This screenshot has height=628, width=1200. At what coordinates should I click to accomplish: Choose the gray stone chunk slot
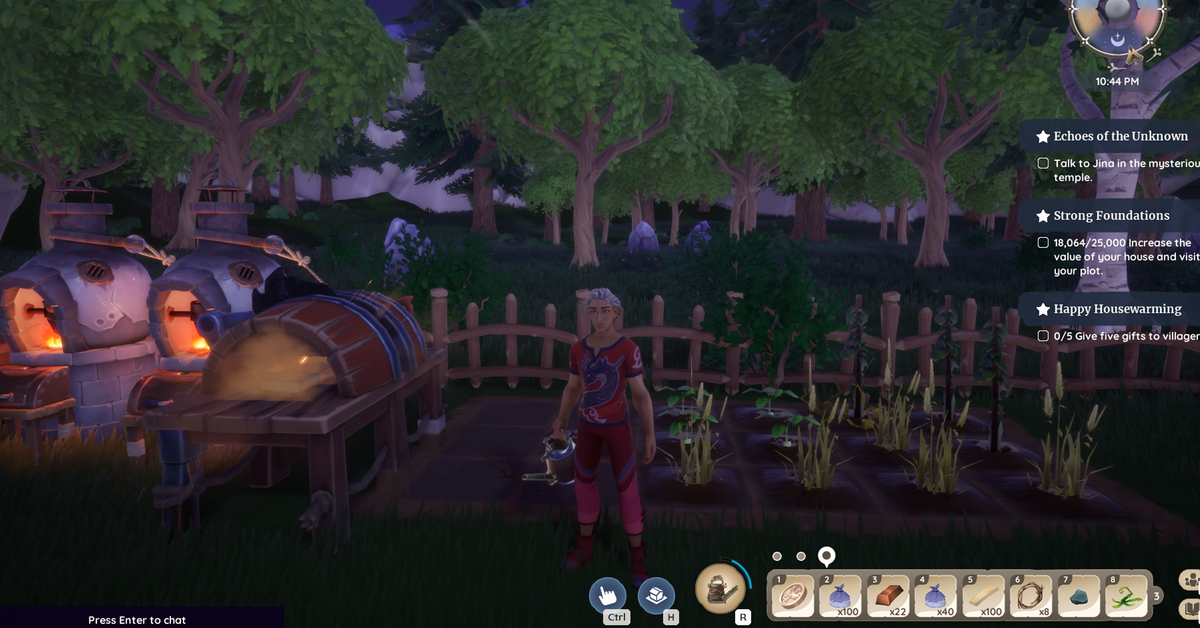(x=1076, y=597)
